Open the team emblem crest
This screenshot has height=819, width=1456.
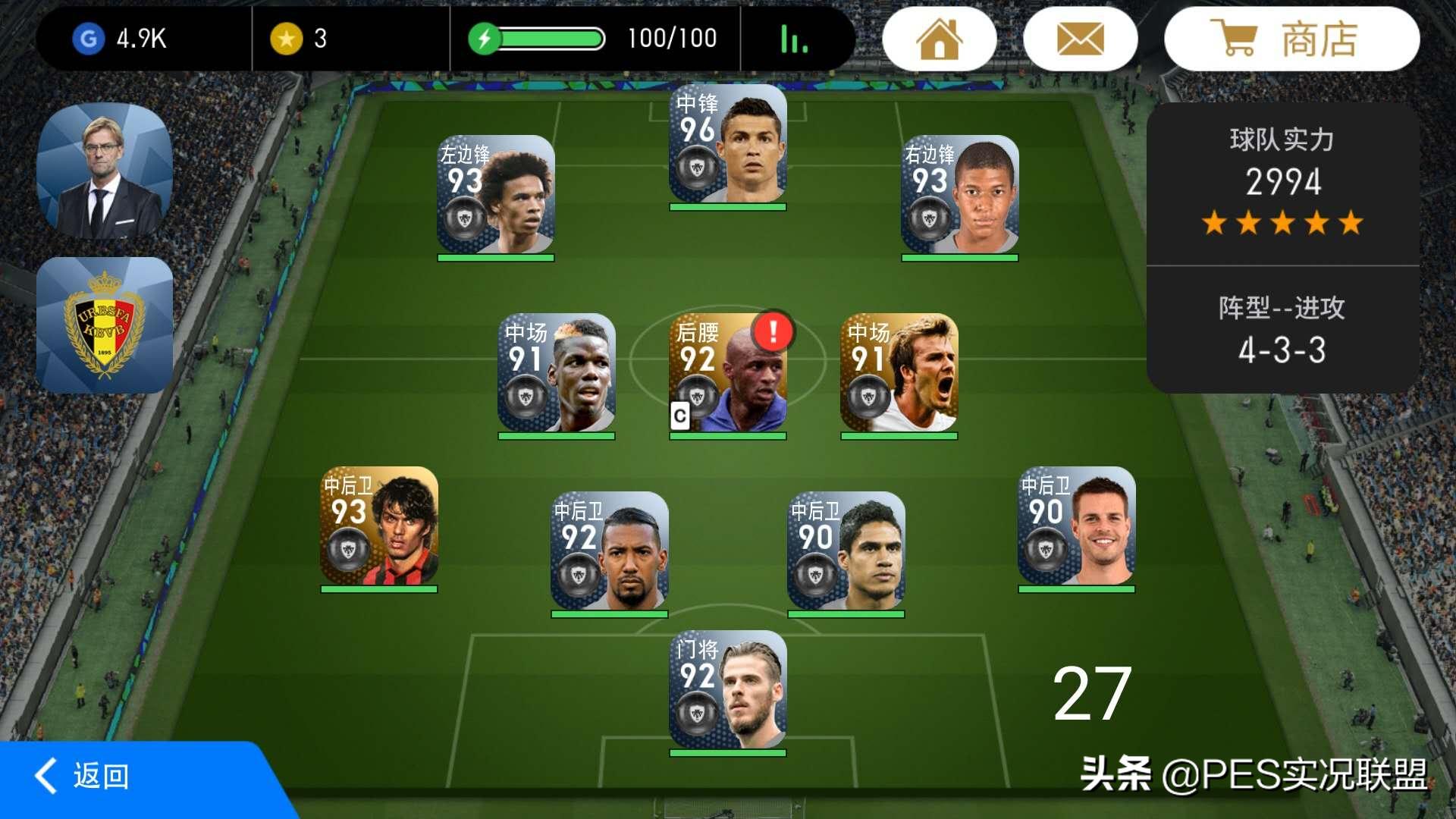(105, 325)
